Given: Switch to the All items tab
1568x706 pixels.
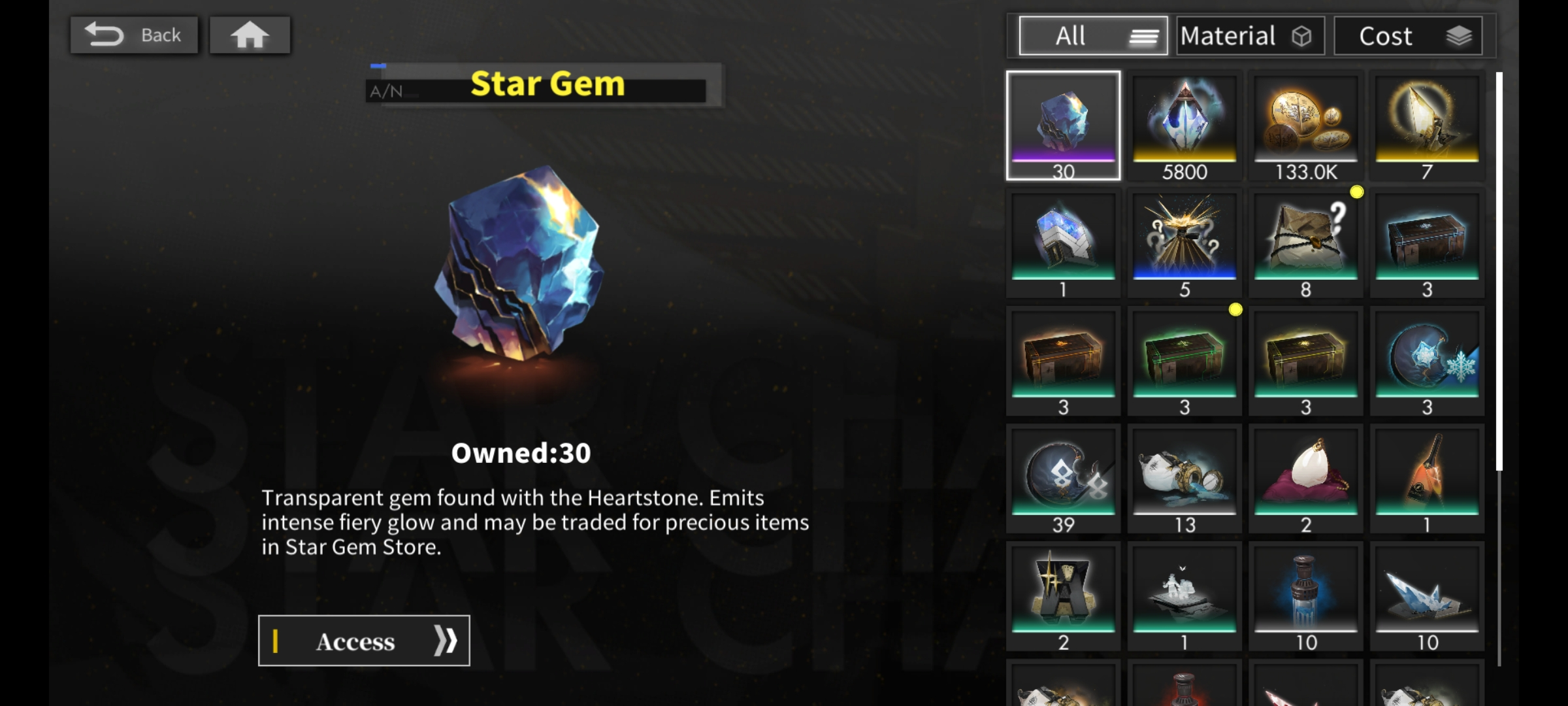Looking at the screenshot, I should (x=1093, y=36).
